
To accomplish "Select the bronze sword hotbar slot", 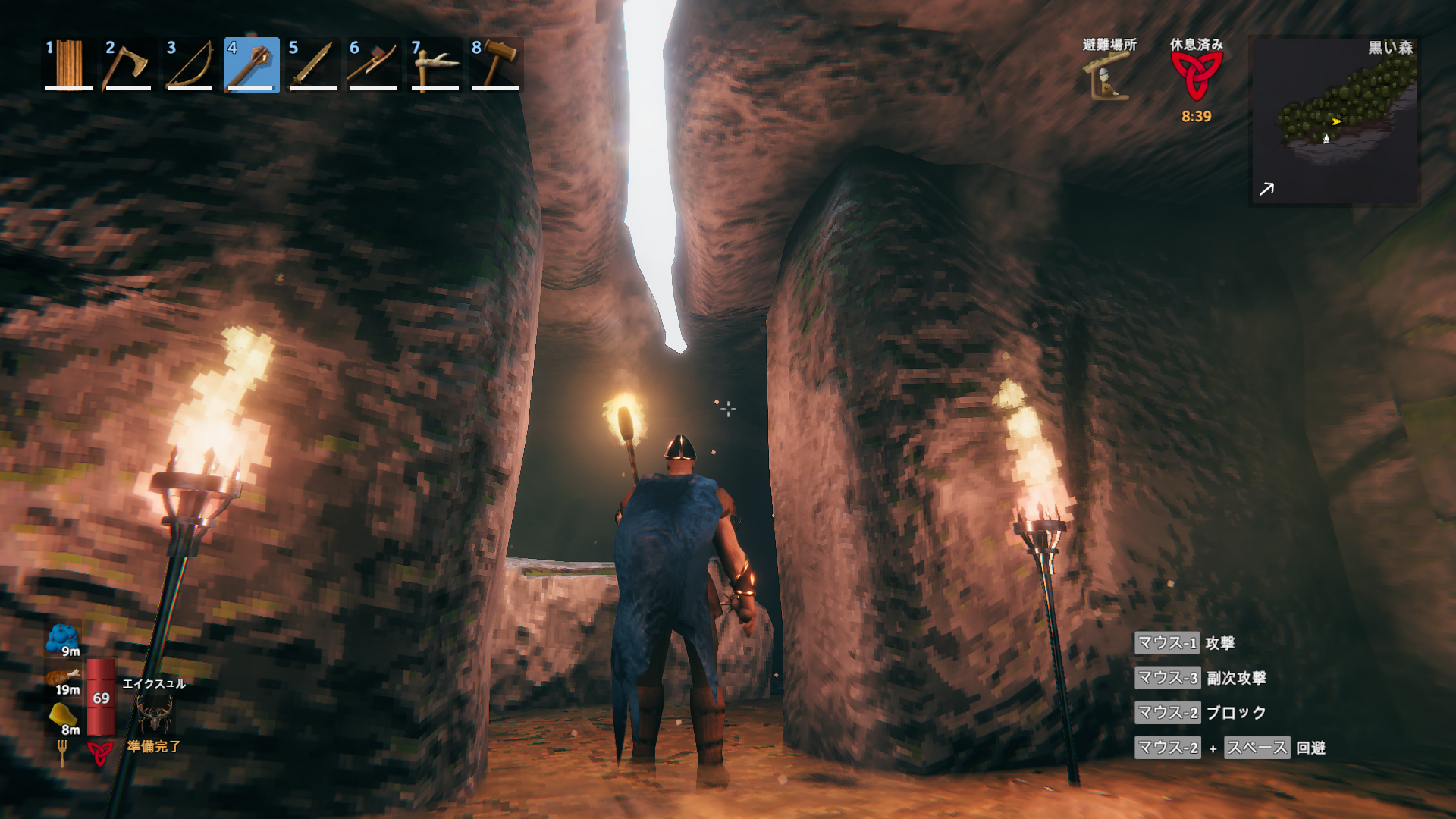I will tap(312, 64).
